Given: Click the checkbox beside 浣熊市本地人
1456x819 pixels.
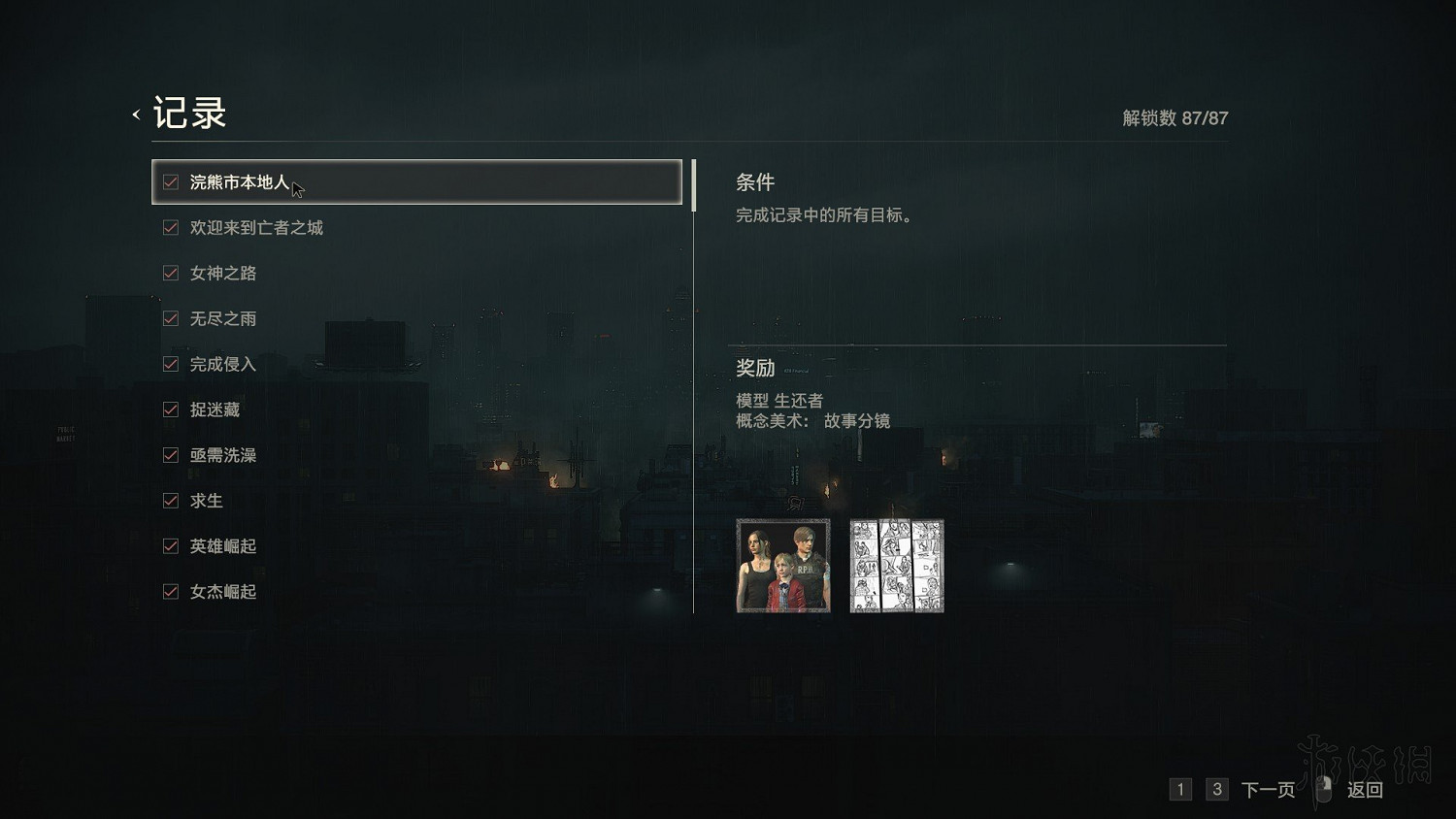Looking at the screenshot, I should click(x=171, y=181).
